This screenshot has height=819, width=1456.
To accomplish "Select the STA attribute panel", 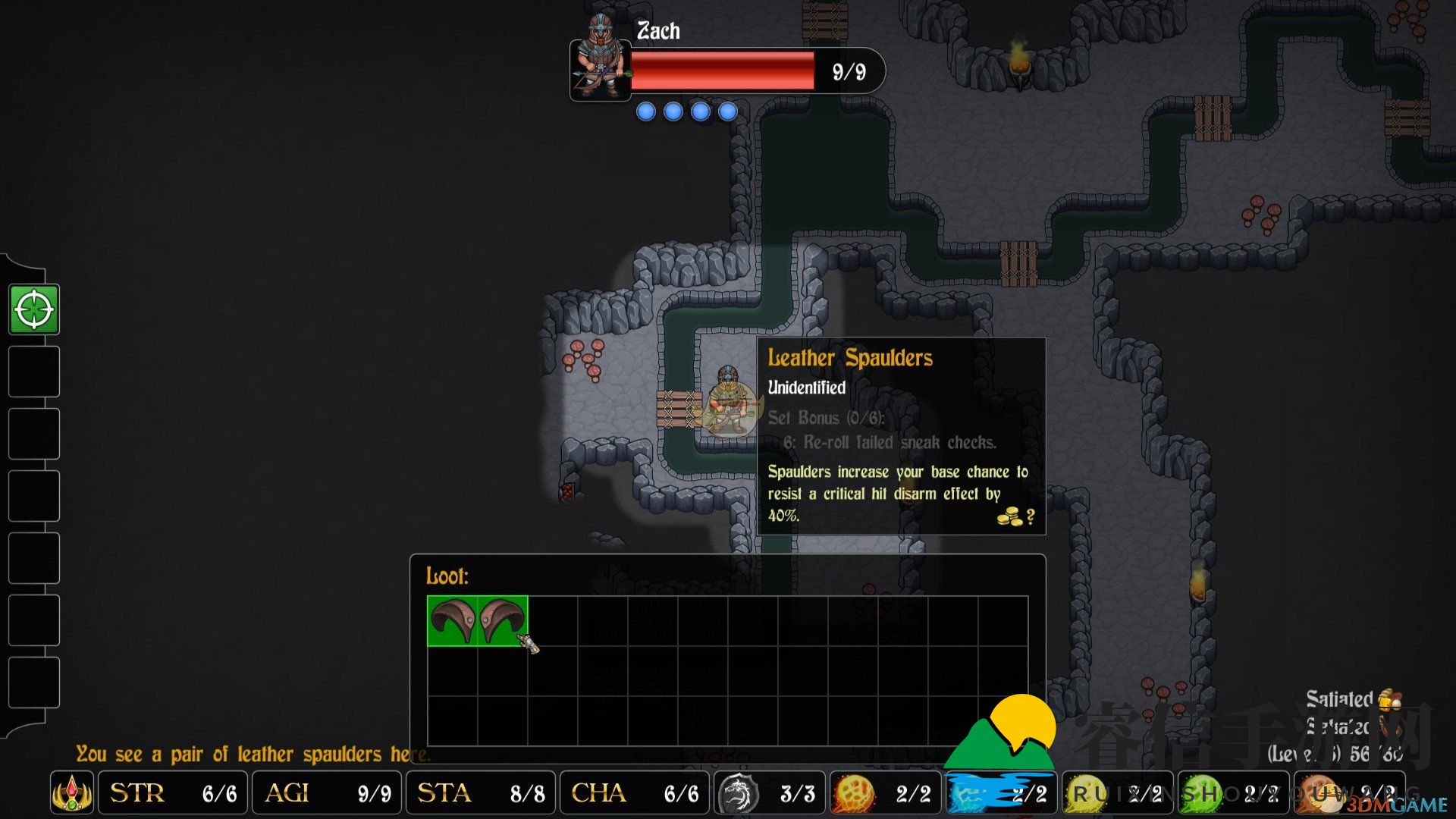I will pyautogui.click(x=481, y=793).
